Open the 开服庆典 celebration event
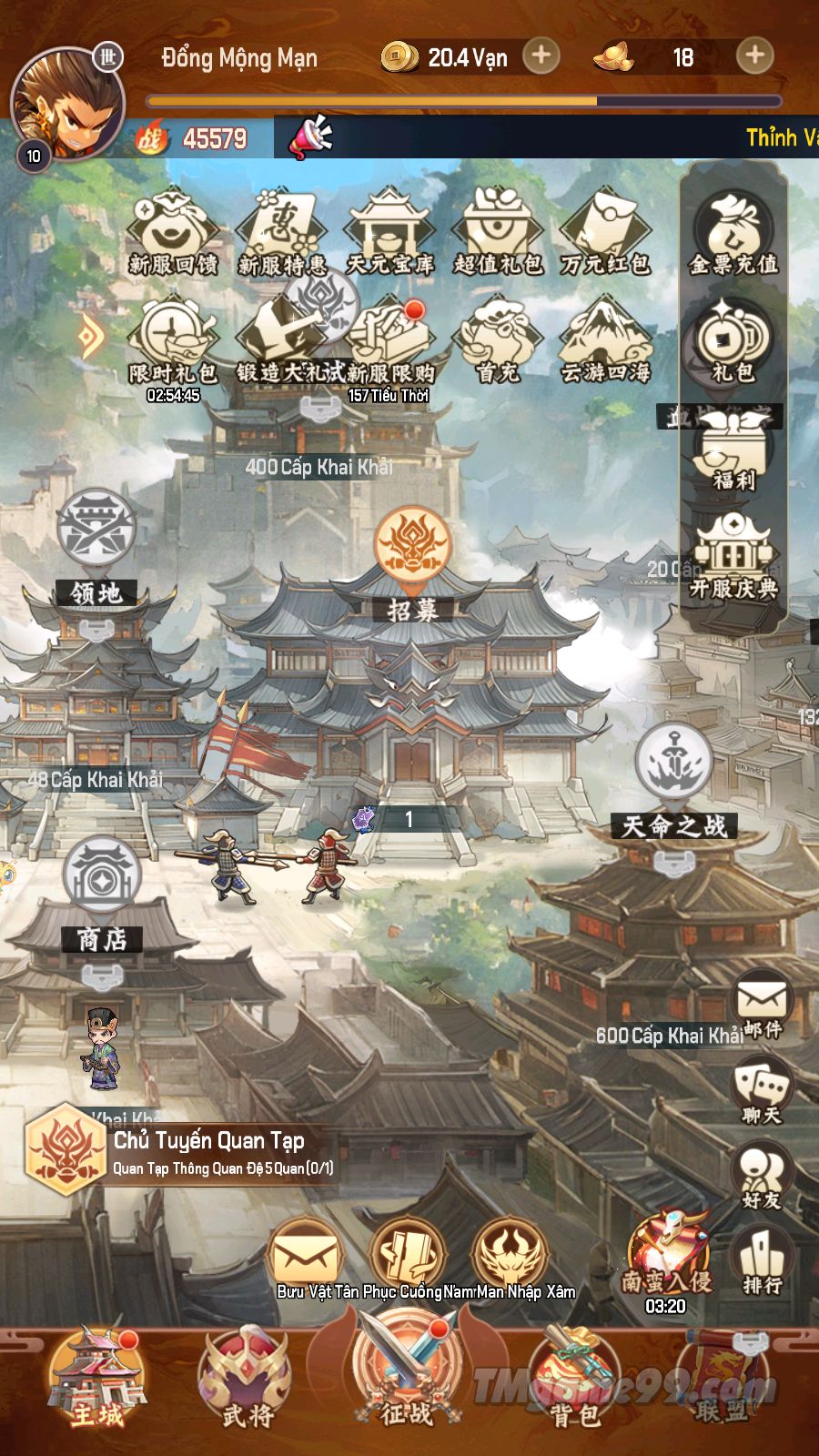Screen dimensions: 819x1456 [733, 557]
